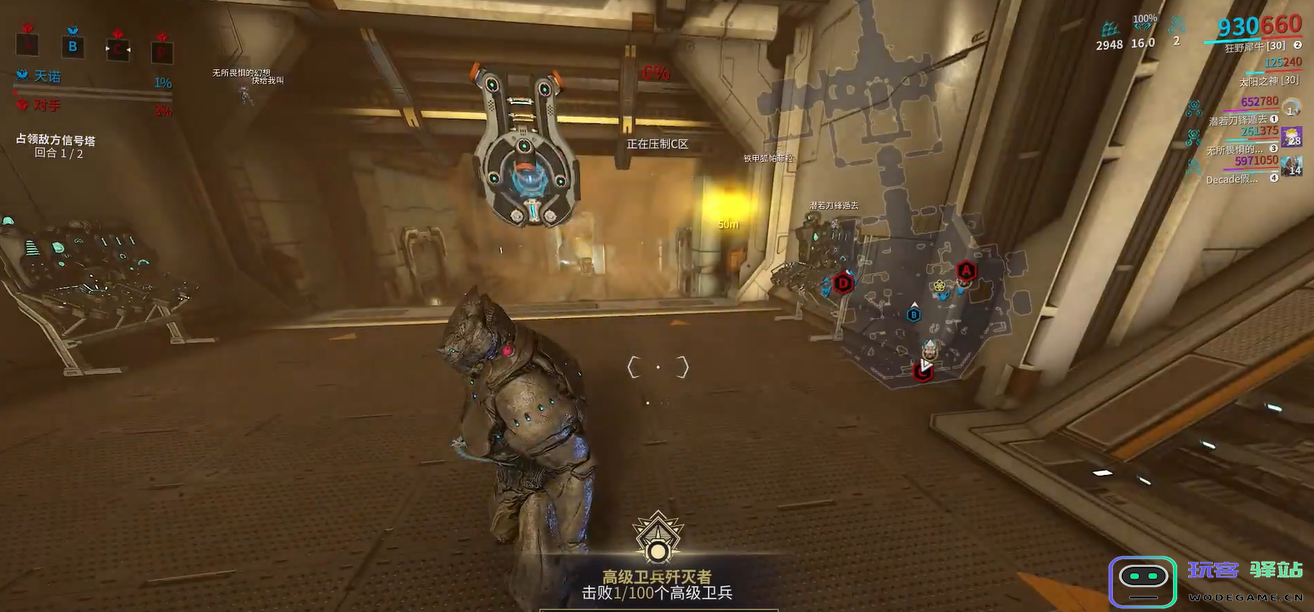Click the yellow flower marker on the map
The width and height of the screenshot is (1314, 612).
coord(940,288)
